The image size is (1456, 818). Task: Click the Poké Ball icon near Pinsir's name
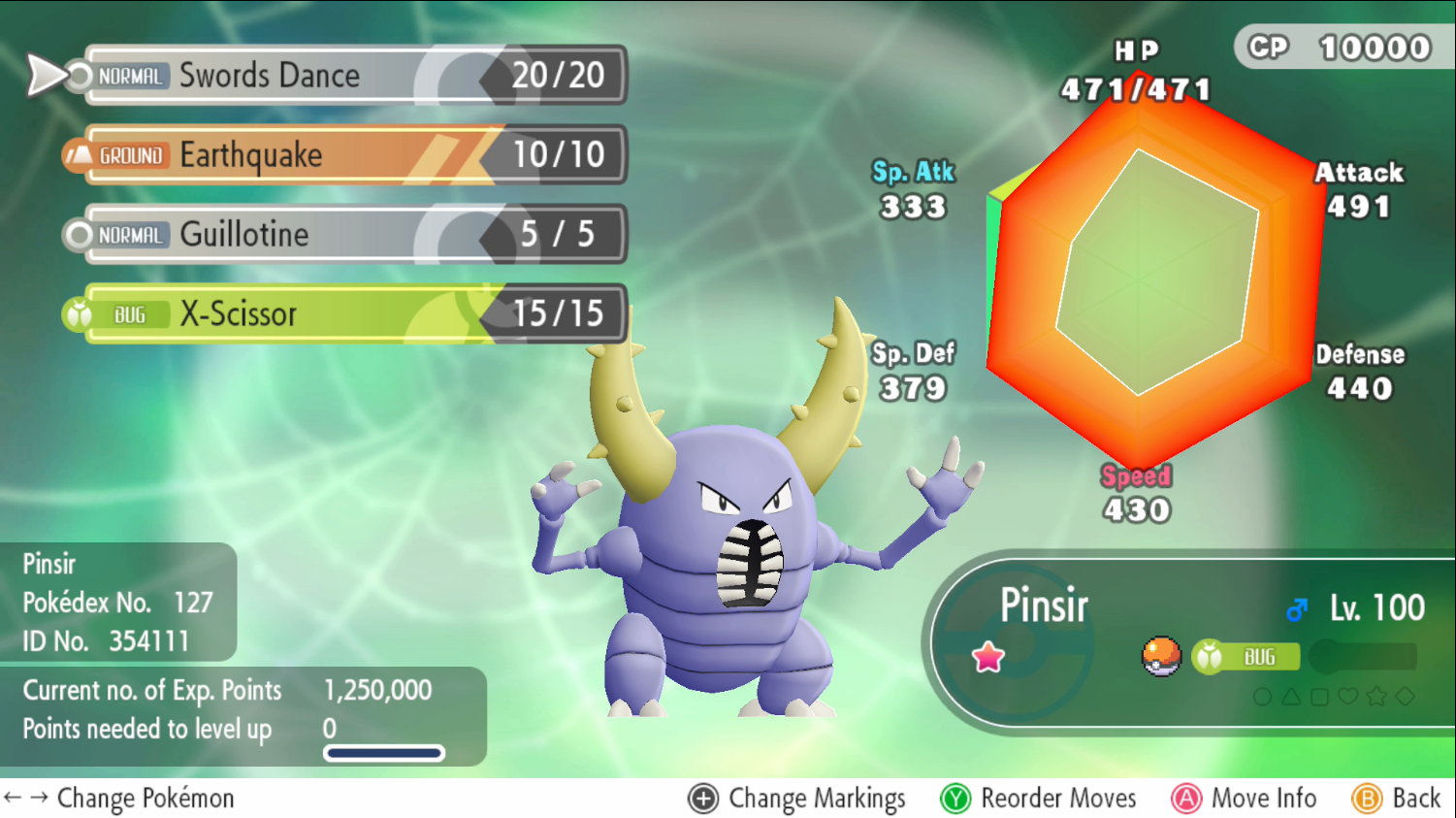[x=1161, y=656]
